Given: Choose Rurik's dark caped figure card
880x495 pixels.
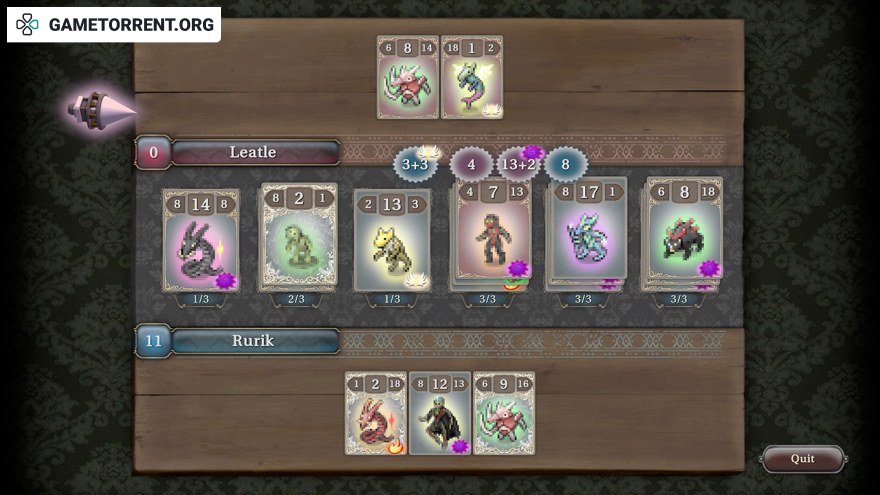Looking at the screenshot, I should click(x=440, y=413).
